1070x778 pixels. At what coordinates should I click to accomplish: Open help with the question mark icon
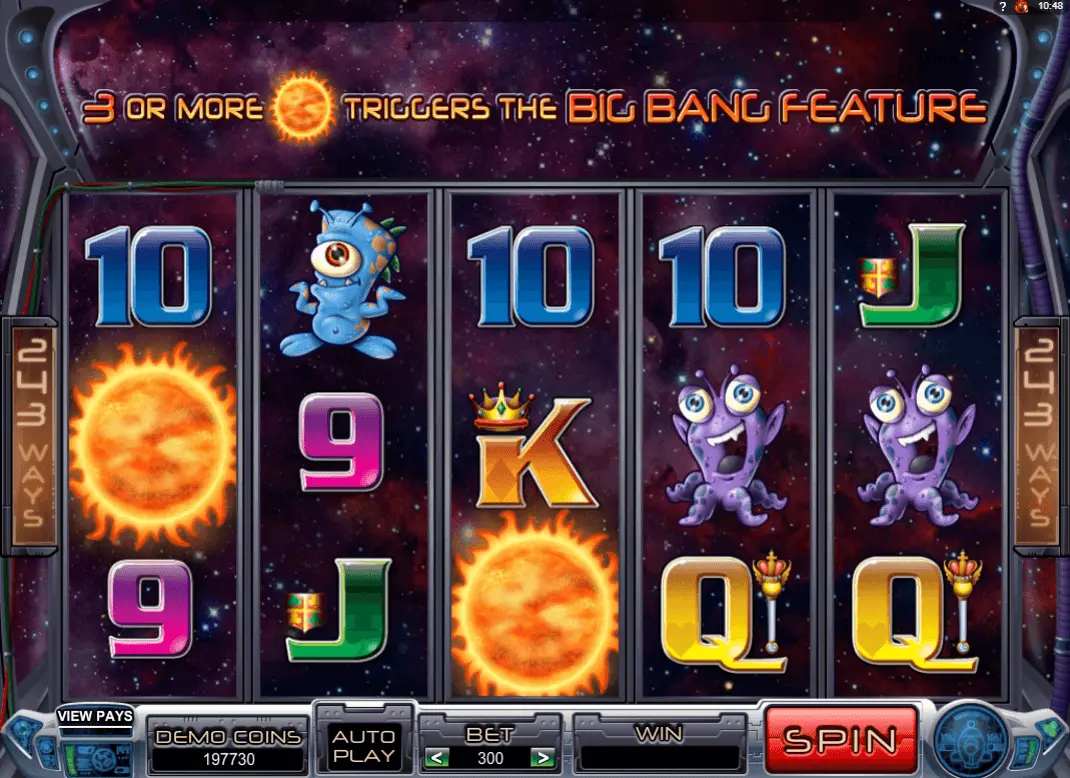[x=1001, y=7]
